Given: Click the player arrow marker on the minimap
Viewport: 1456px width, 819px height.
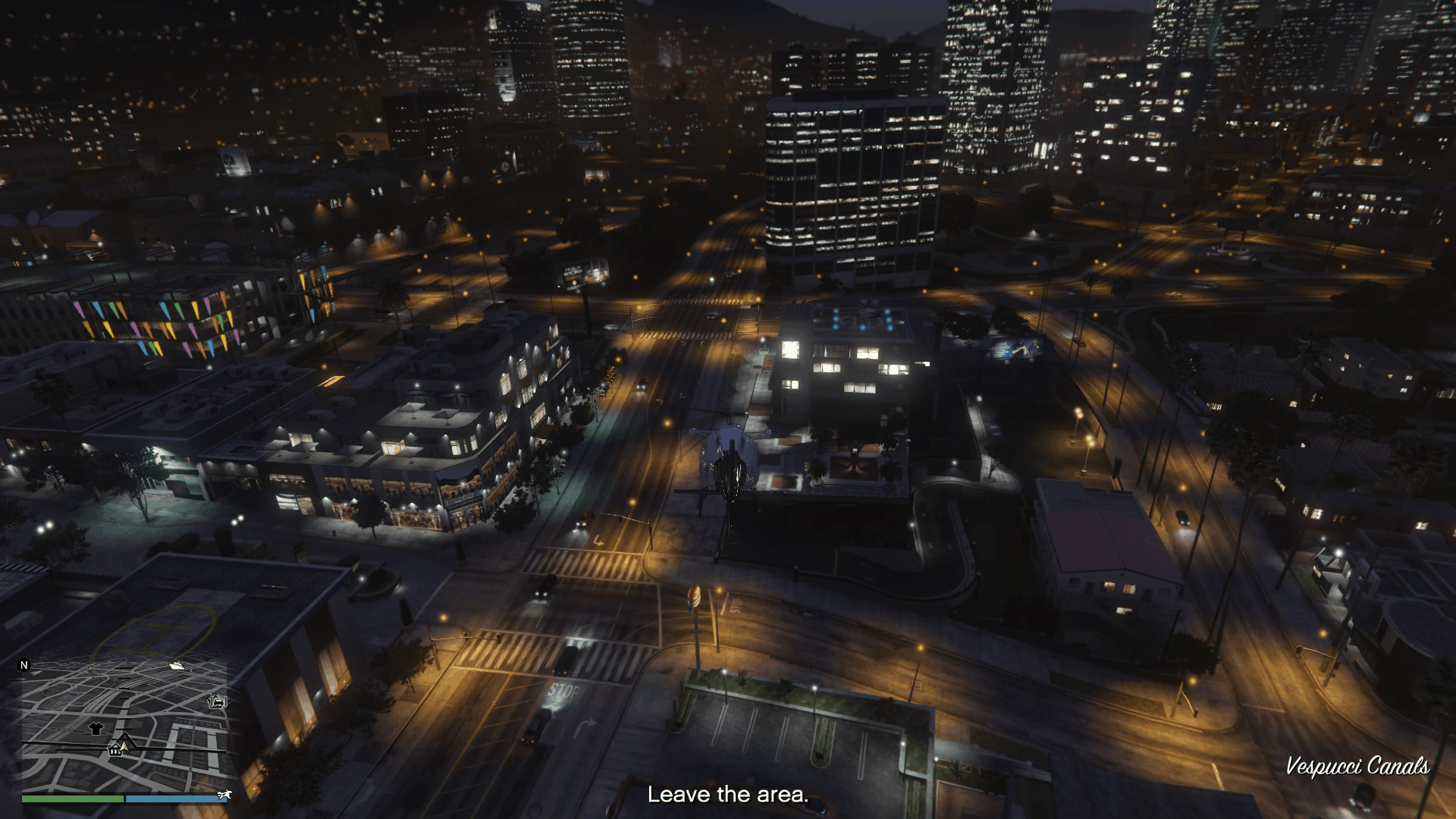Looking at the screenshot, I should 124,747.
